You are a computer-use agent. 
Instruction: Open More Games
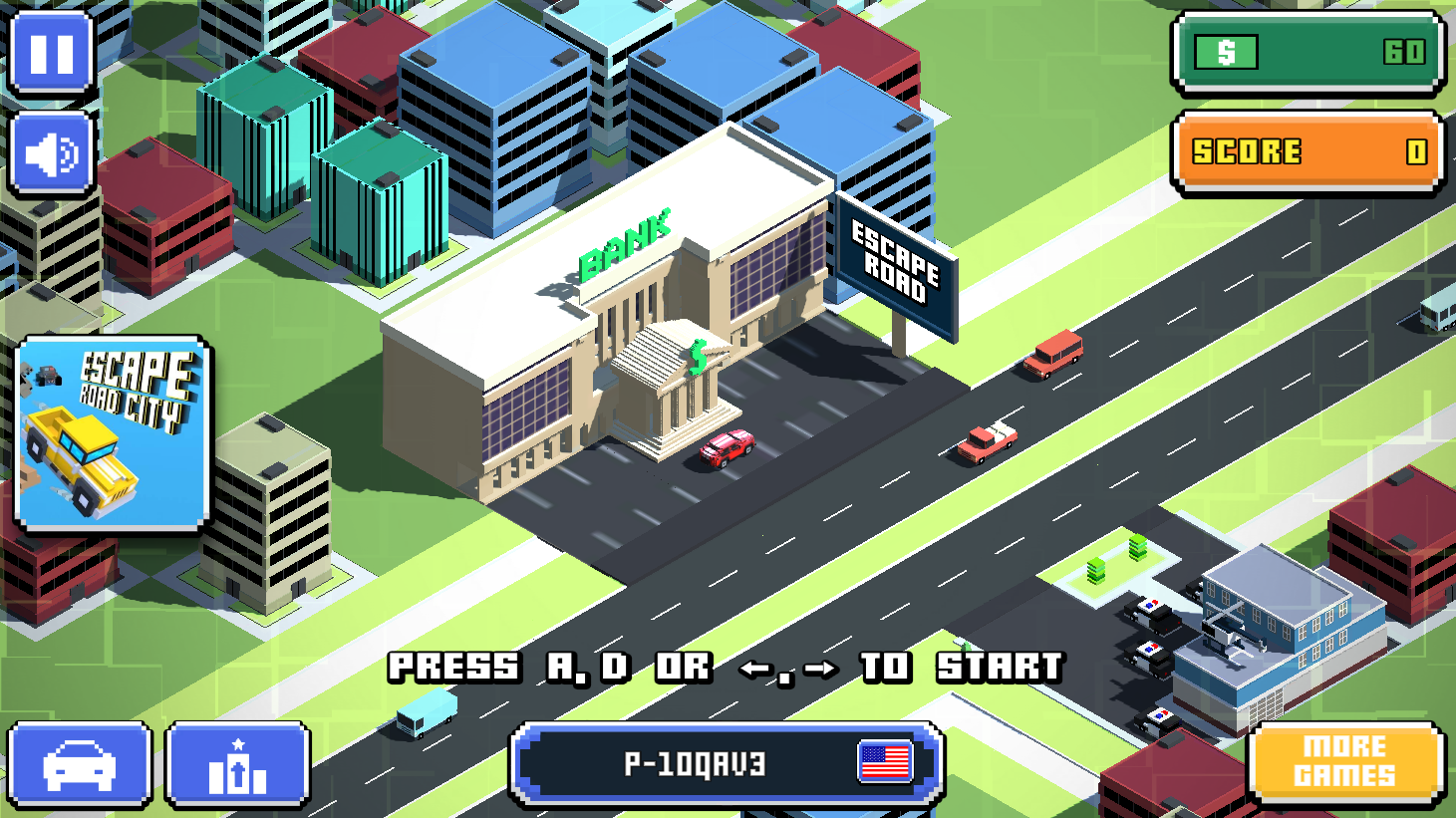coord(1347,762)
